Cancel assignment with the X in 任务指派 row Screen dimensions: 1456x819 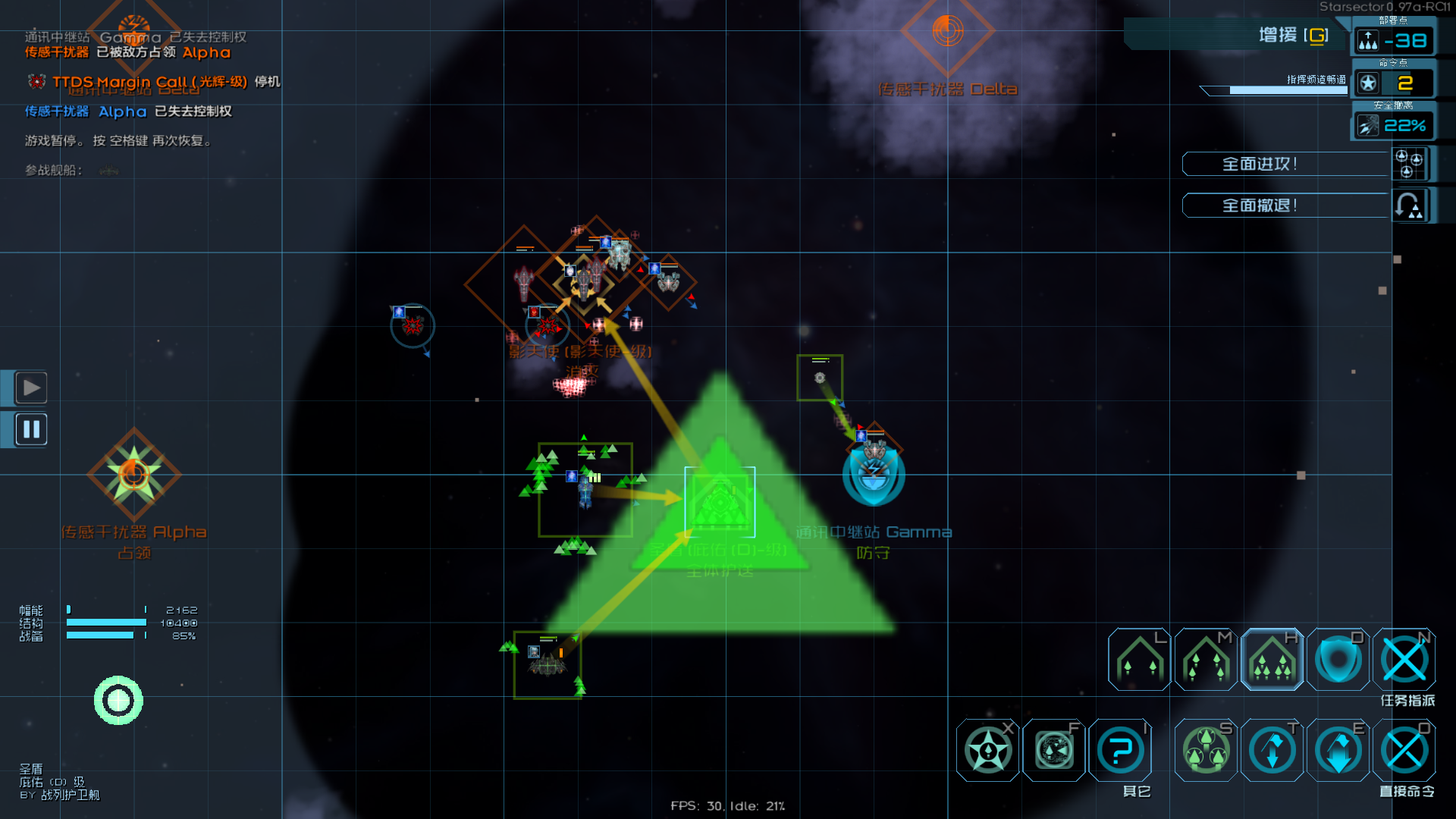tap(1404, 660)
